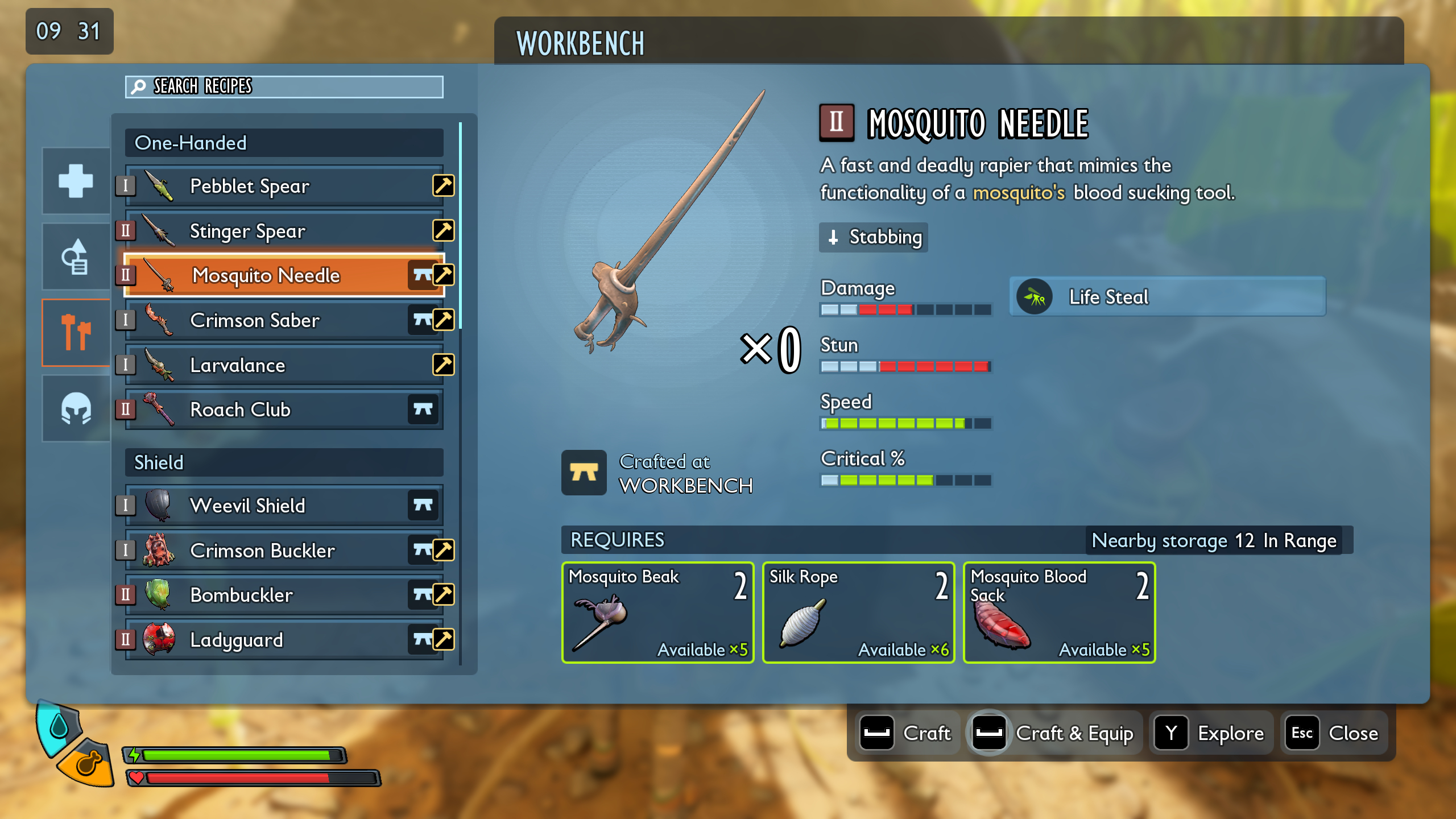Click the workbench icon on Roach Club row

(x=423, y=409)
